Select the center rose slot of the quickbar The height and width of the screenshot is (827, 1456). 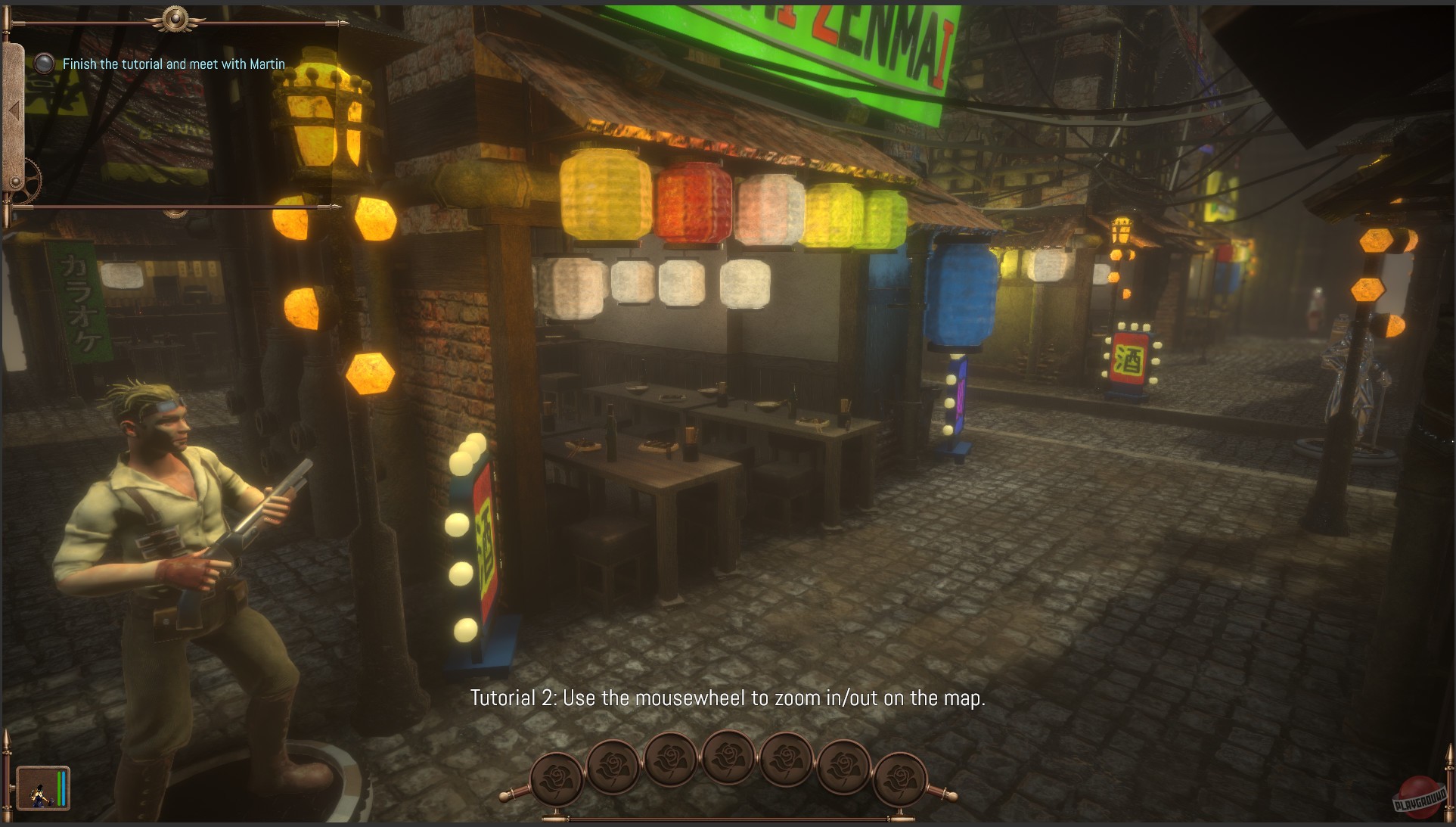coord(728,758)
